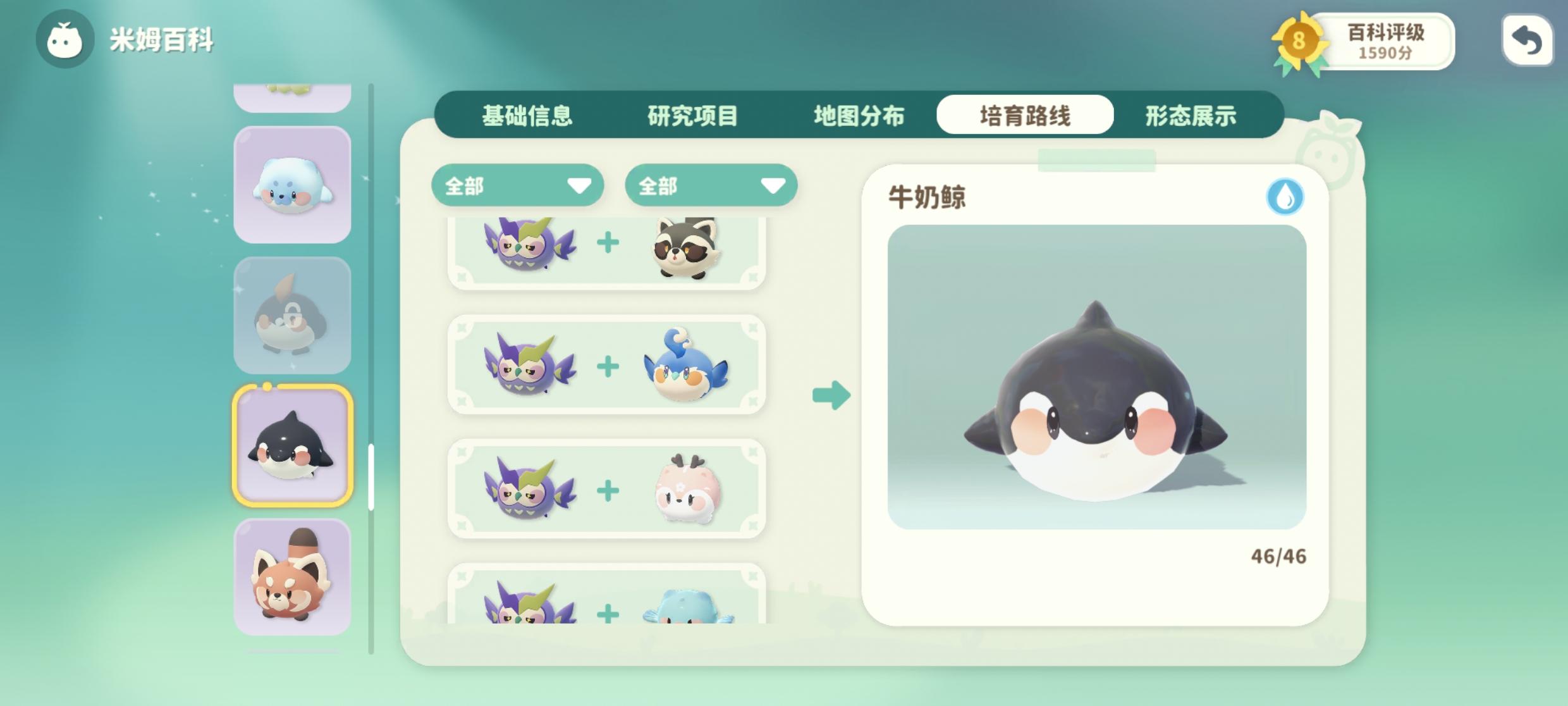Image resolution: width=1568 pixels, height=706 pixels.
Task: Select the 研究项目 tab
Action: click(692, 115)
